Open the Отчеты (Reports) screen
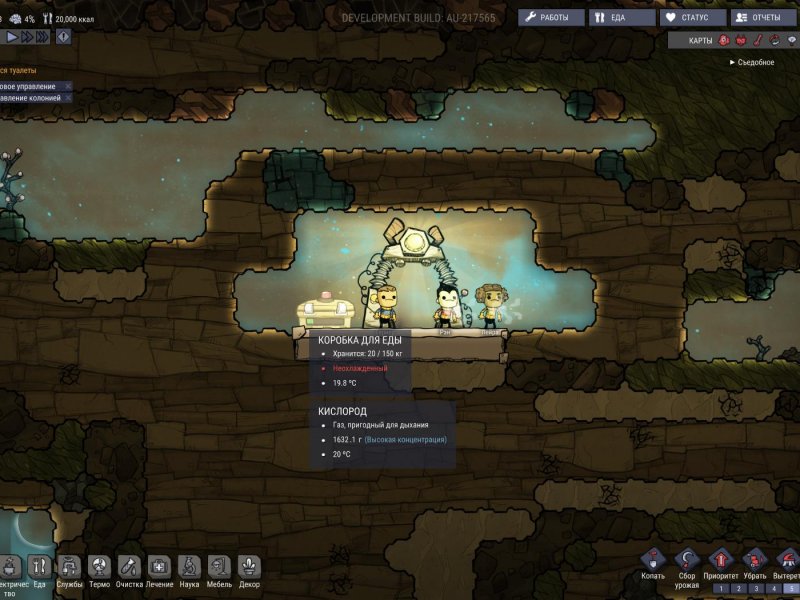The image size is (800, 600). click(764, 17)
